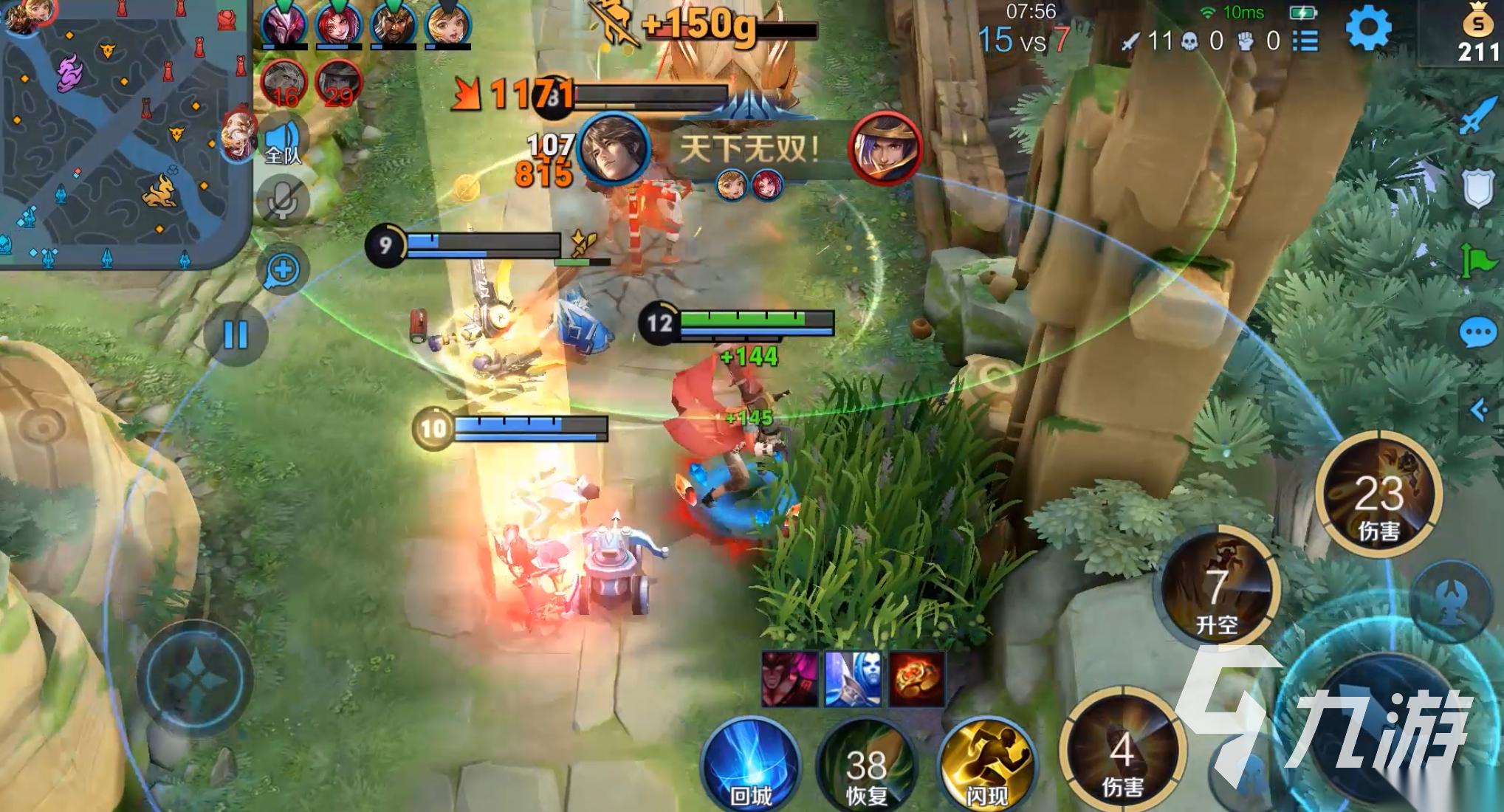Cast the 闪现 flash spell
The image size is (1504, 812).
coord(986,764)
